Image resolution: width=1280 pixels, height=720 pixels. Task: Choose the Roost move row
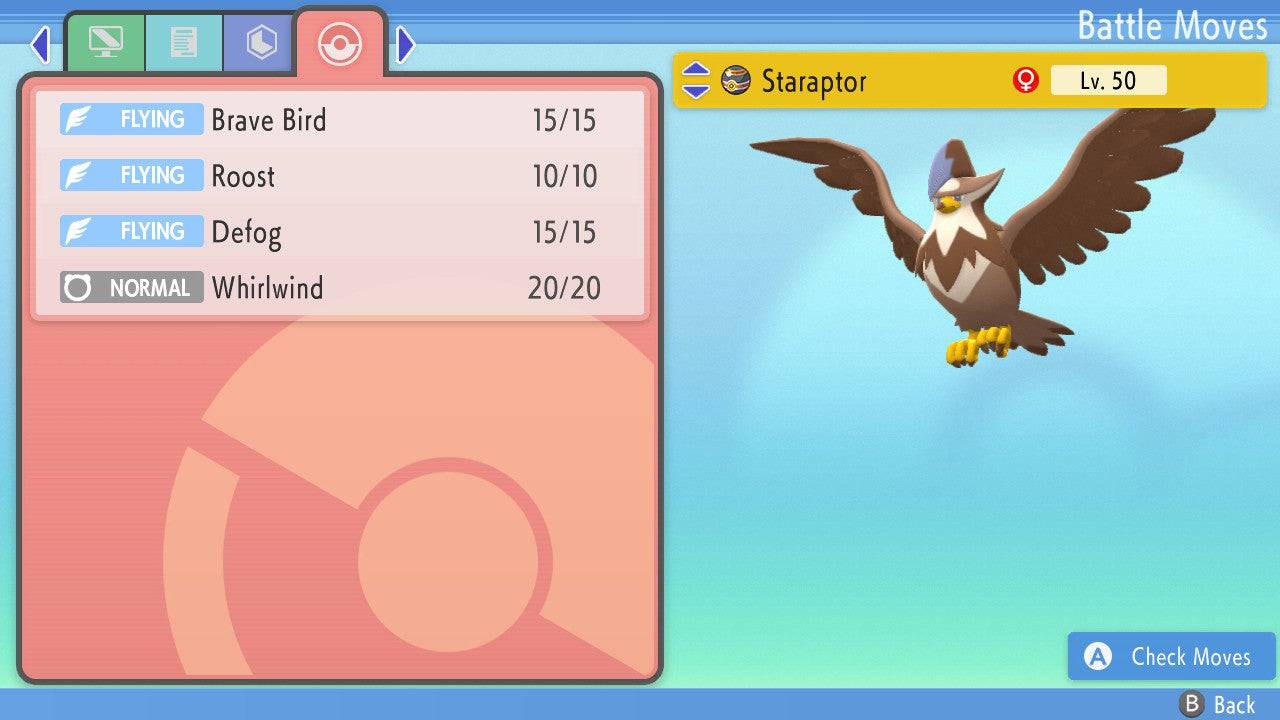(x=340, y=176)
